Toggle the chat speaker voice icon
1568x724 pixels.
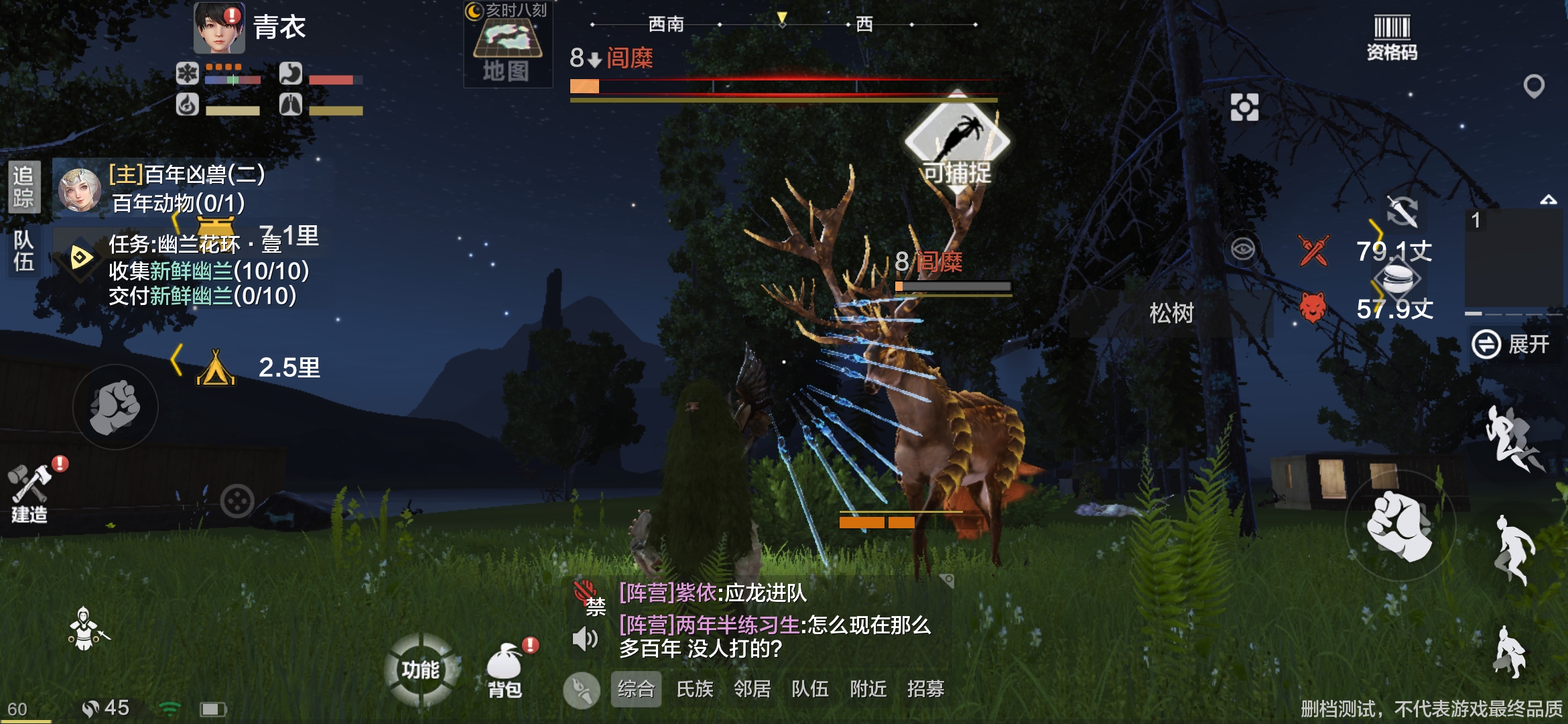click(585, 638)
